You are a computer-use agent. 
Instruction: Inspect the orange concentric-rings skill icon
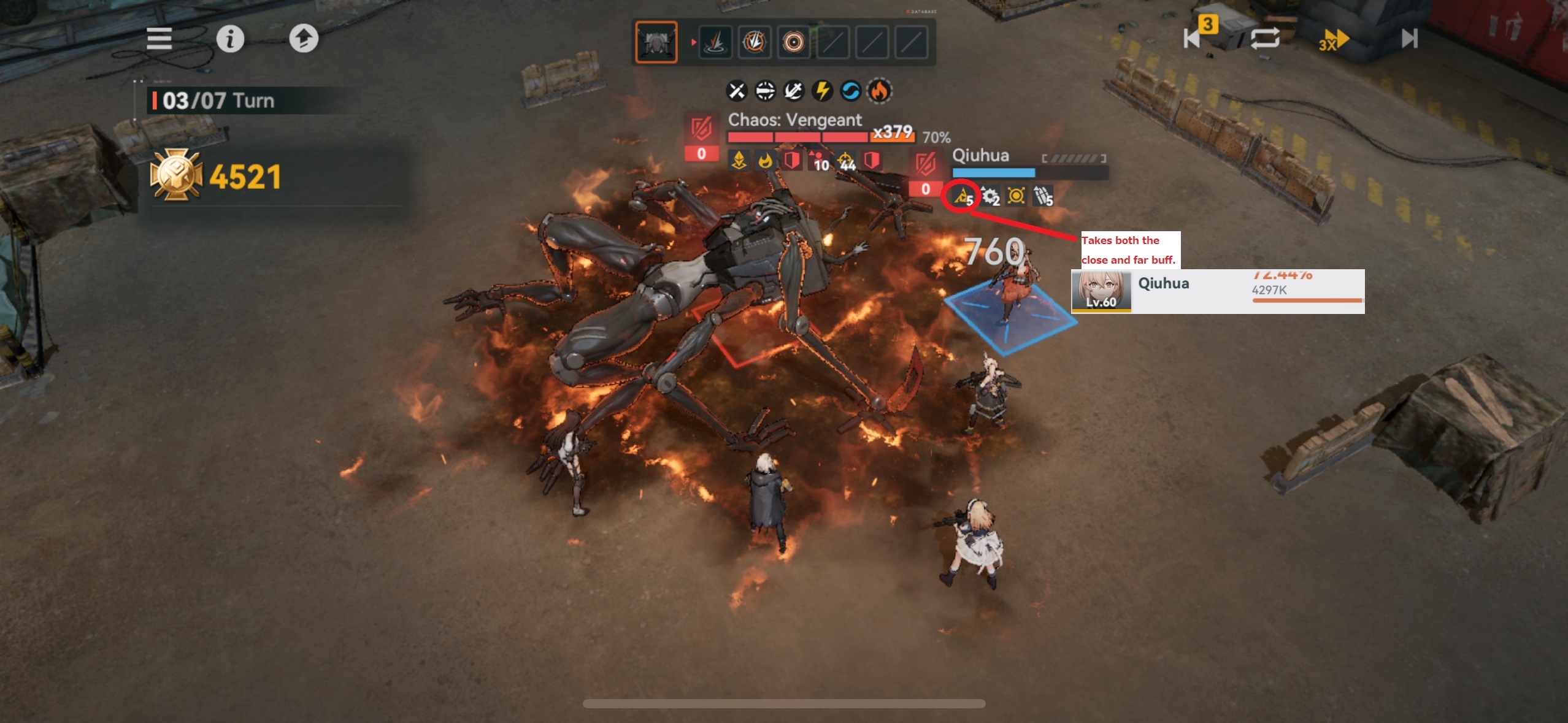click(793, 42)
